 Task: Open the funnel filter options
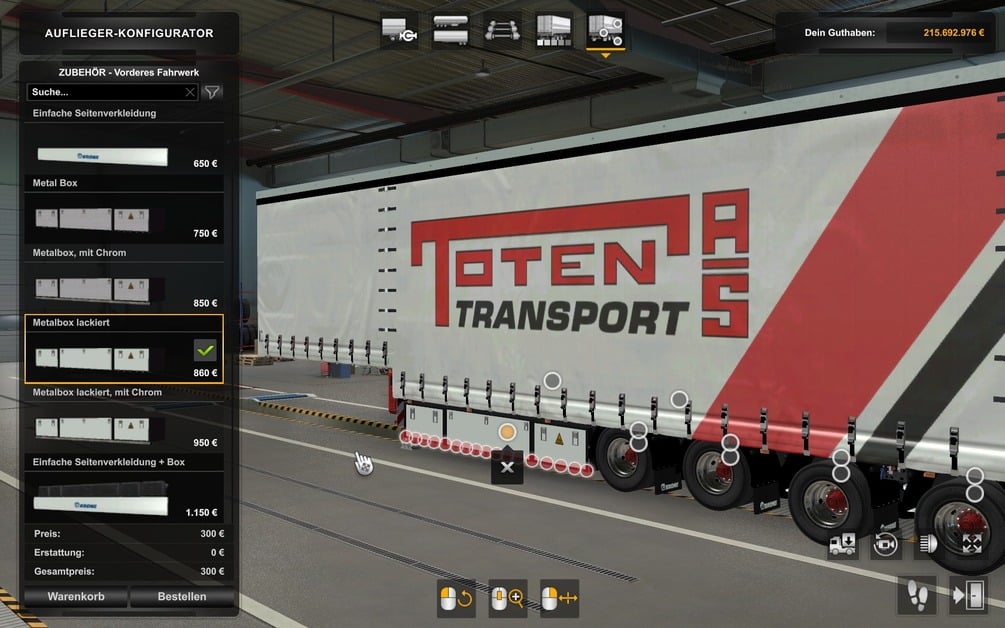click(x=212, y=92)
